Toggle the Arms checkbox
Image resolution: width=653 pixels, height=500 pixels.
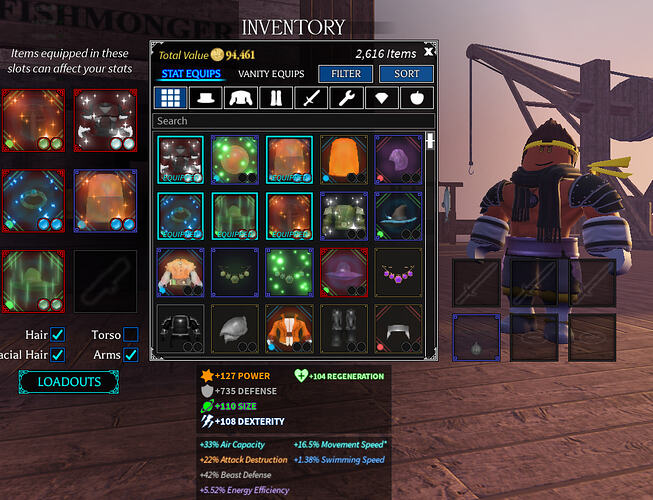pos(131,354)
